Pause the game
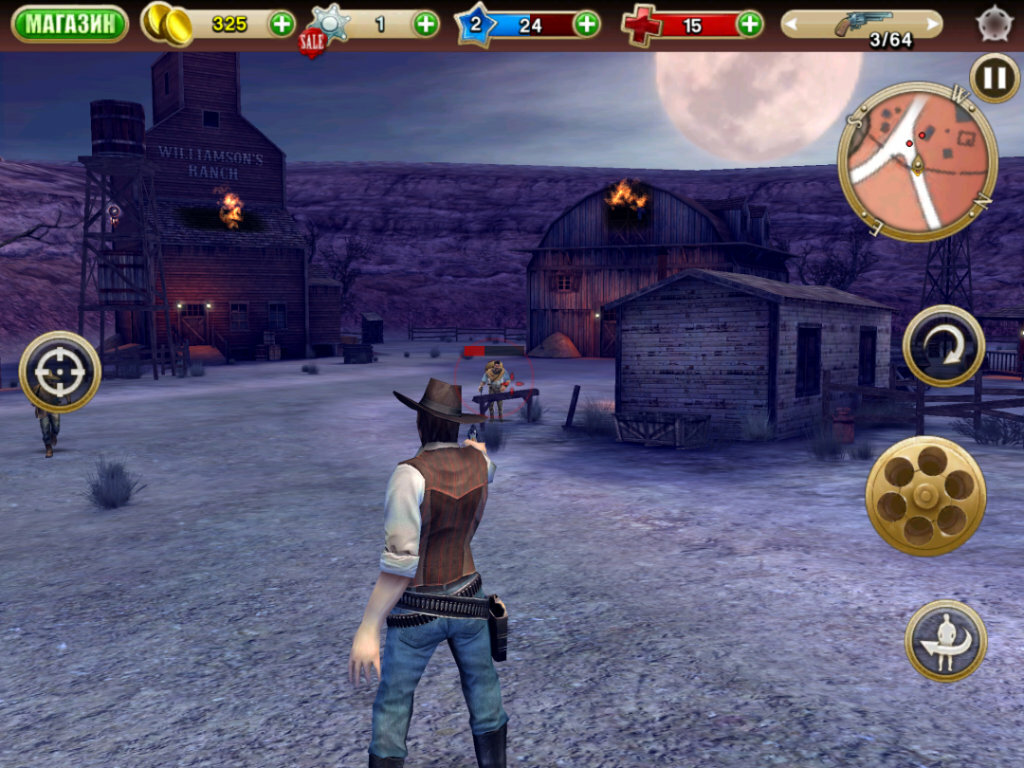Image resolution: width=1024 pixels, height=768 pixels. [x=995, y=78]
